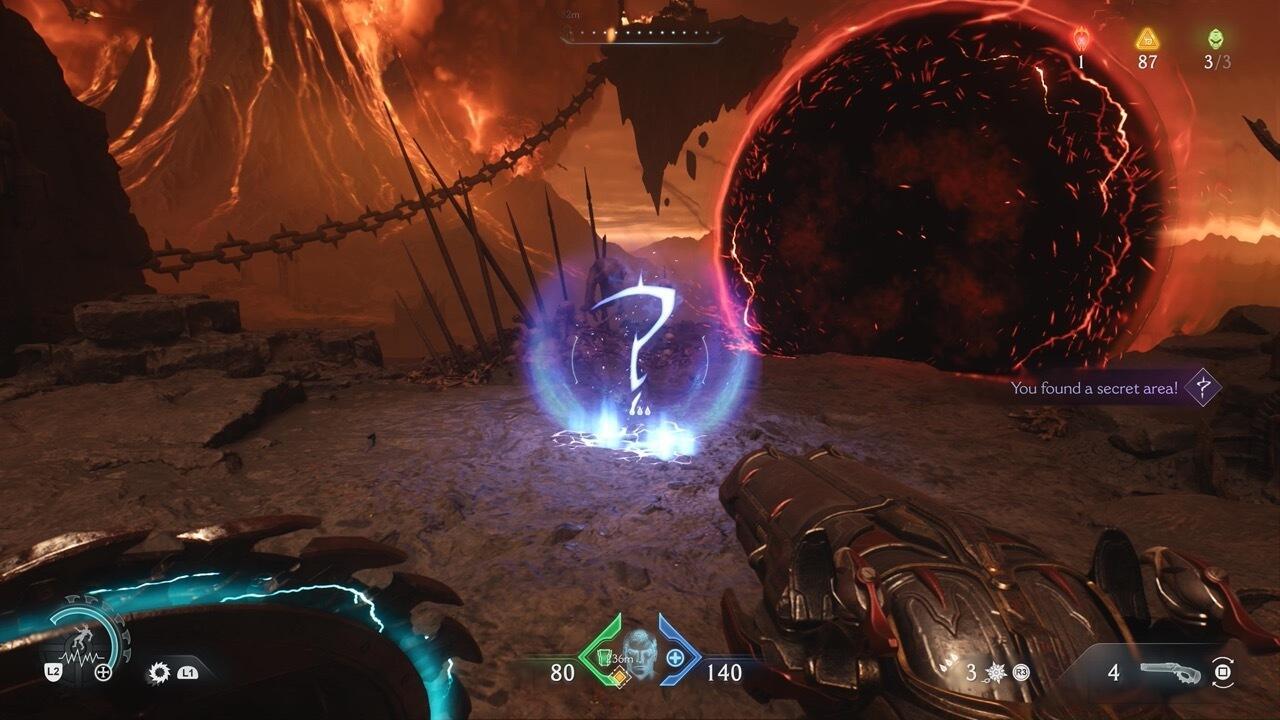This screenshot has height=720, width=1280.
Task: Select the gold triangle currency icon
Action: (x=1147, y=39)
